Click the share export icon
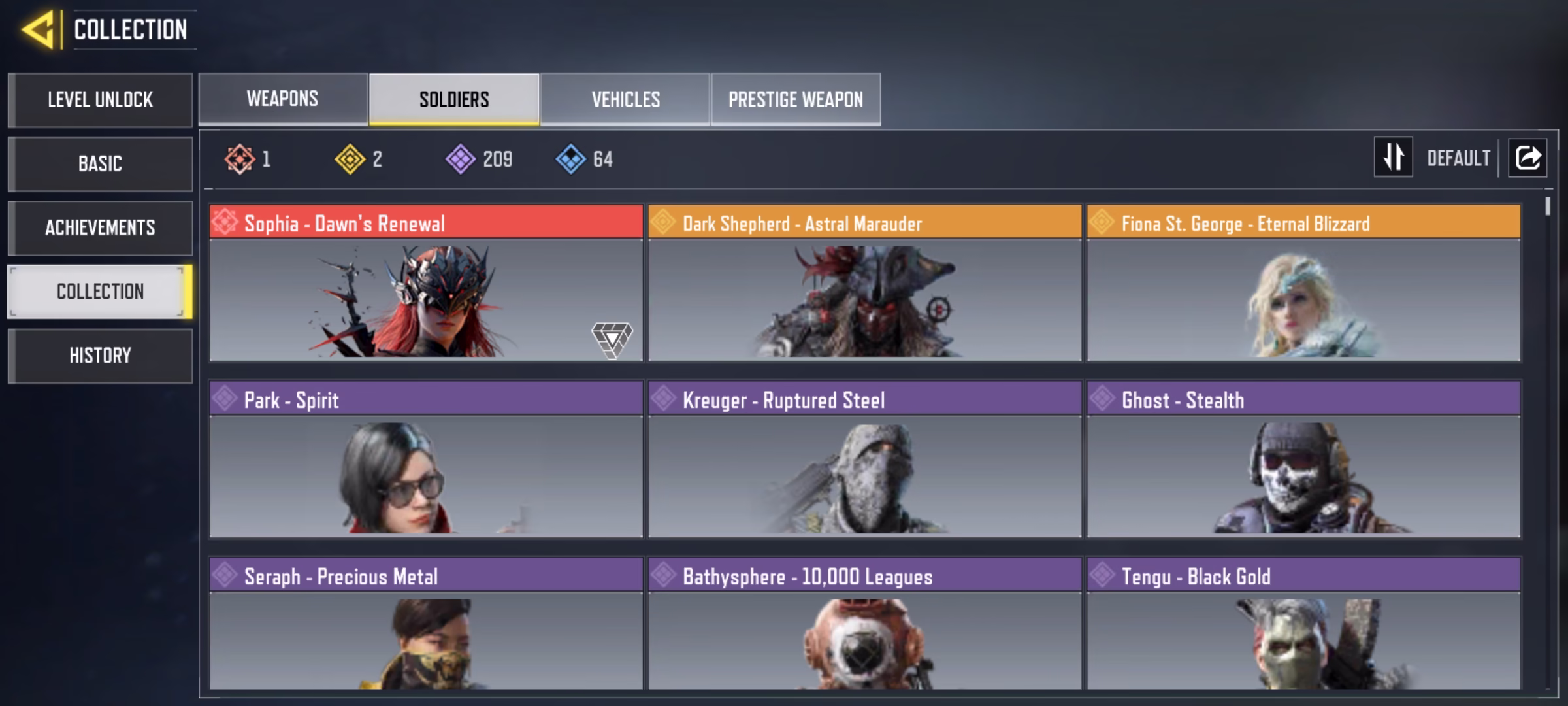 click(x=1527, y=158)
